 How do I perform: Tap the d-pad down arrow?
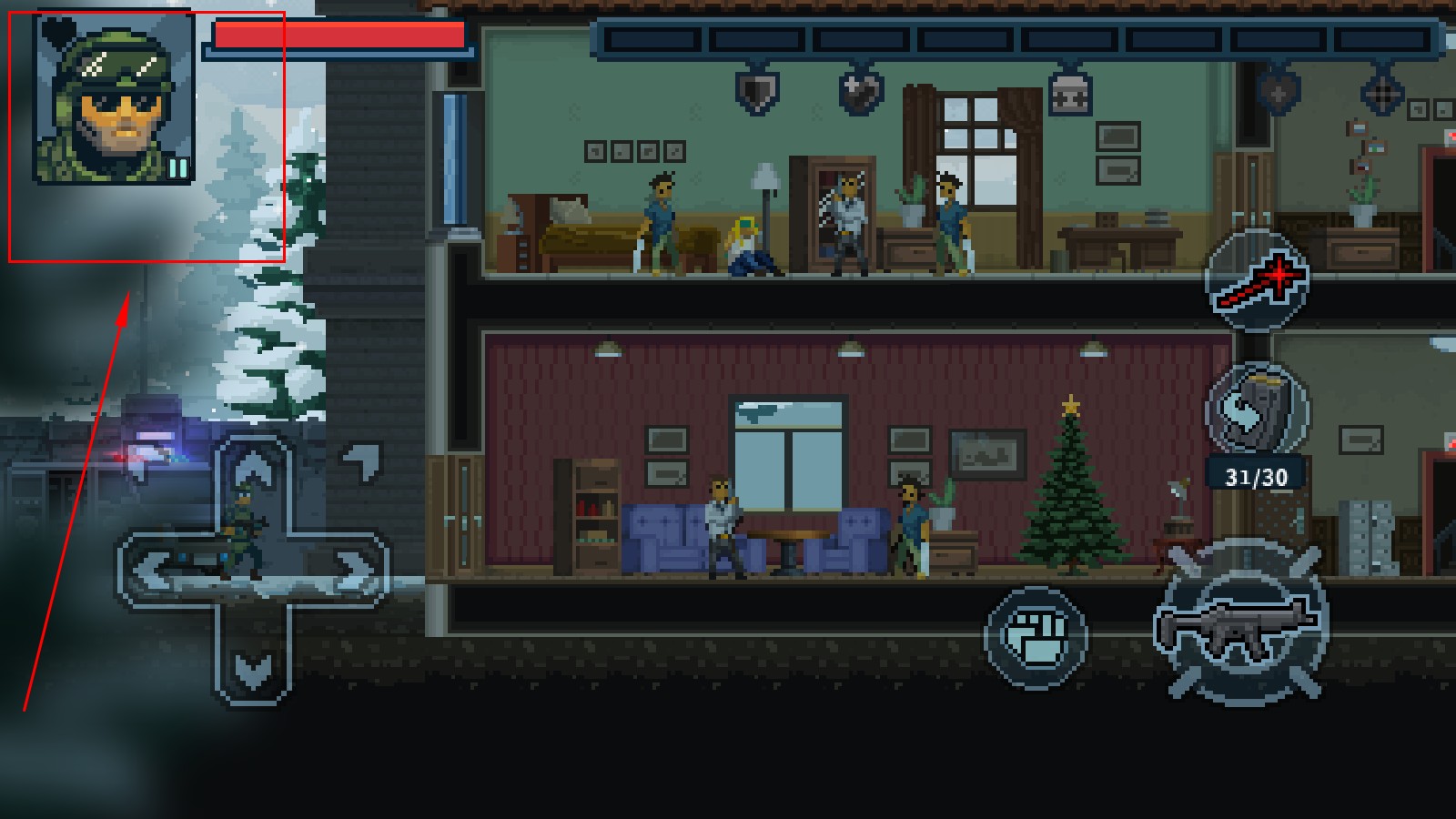point(252,671)
